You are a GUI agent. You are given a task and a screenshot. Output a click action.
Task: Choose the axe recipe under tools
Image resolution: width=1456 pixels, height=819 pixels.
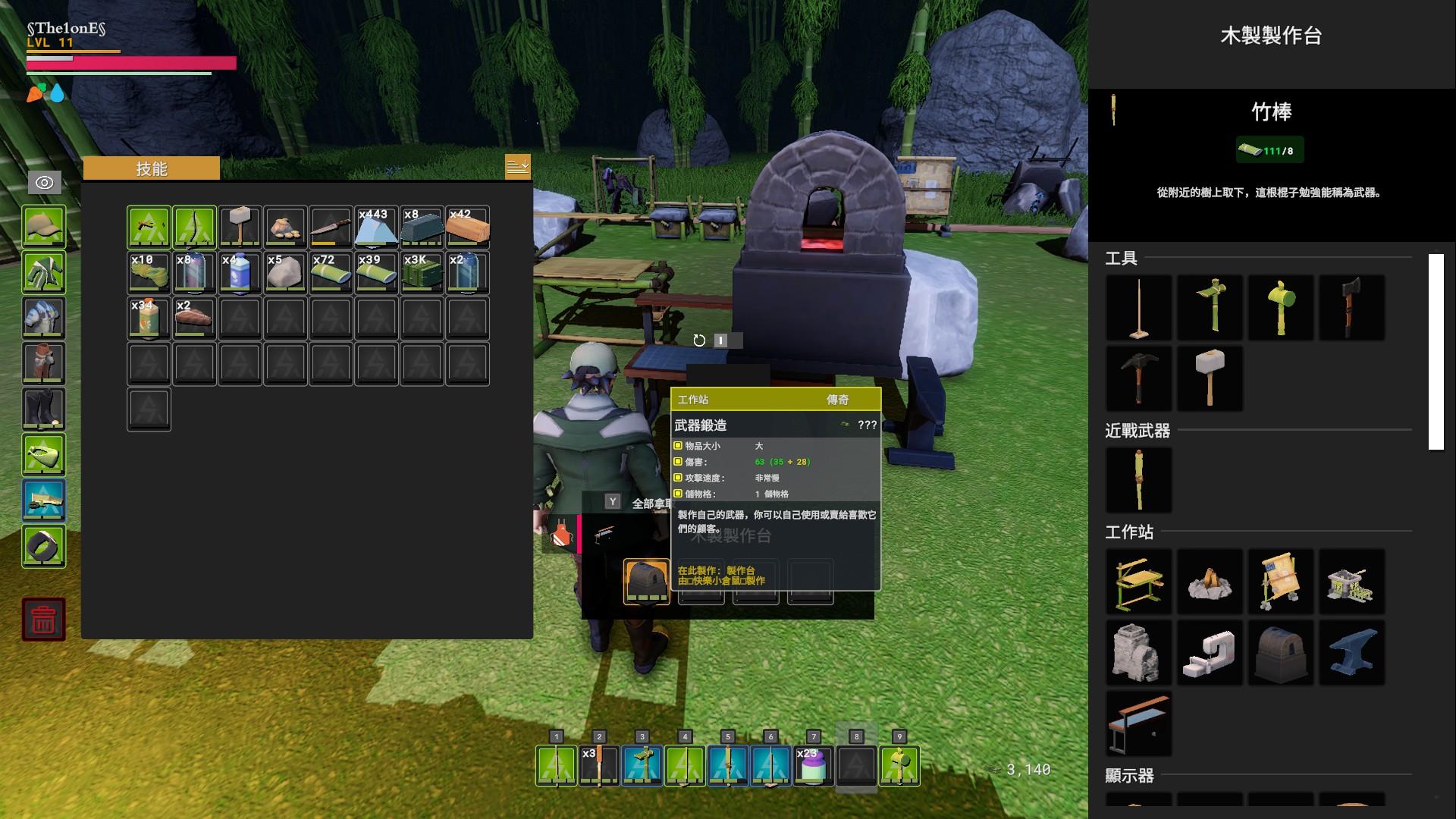[x=1351, y=307]
